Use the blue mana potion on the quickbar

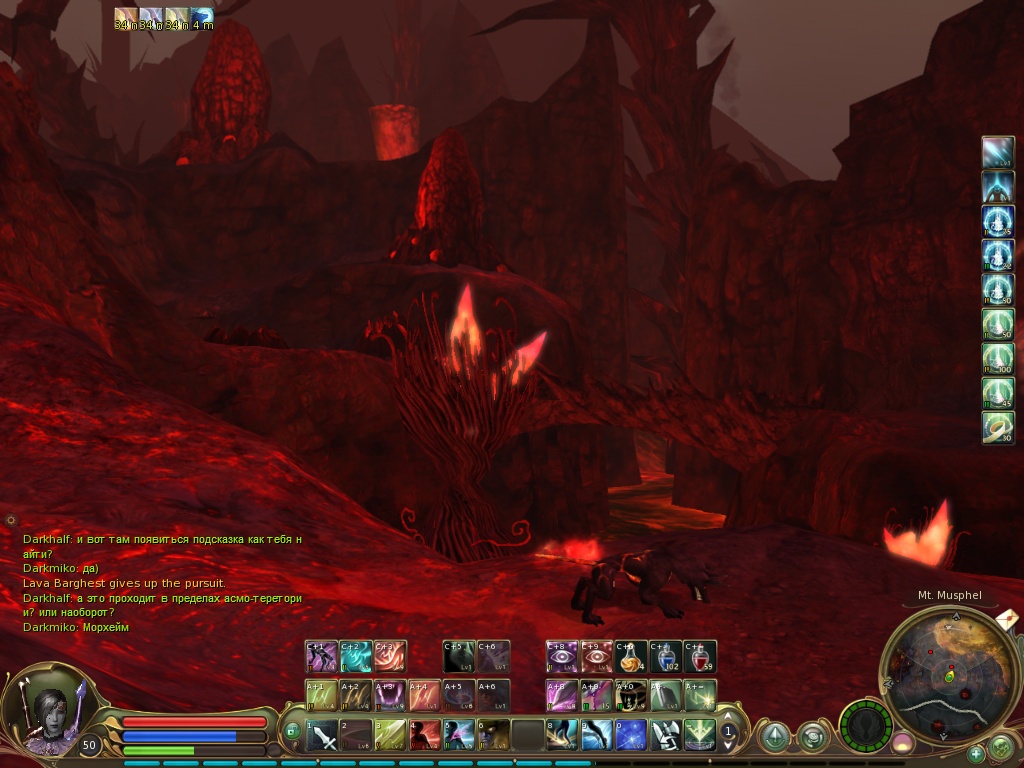(x=667, y=657)
